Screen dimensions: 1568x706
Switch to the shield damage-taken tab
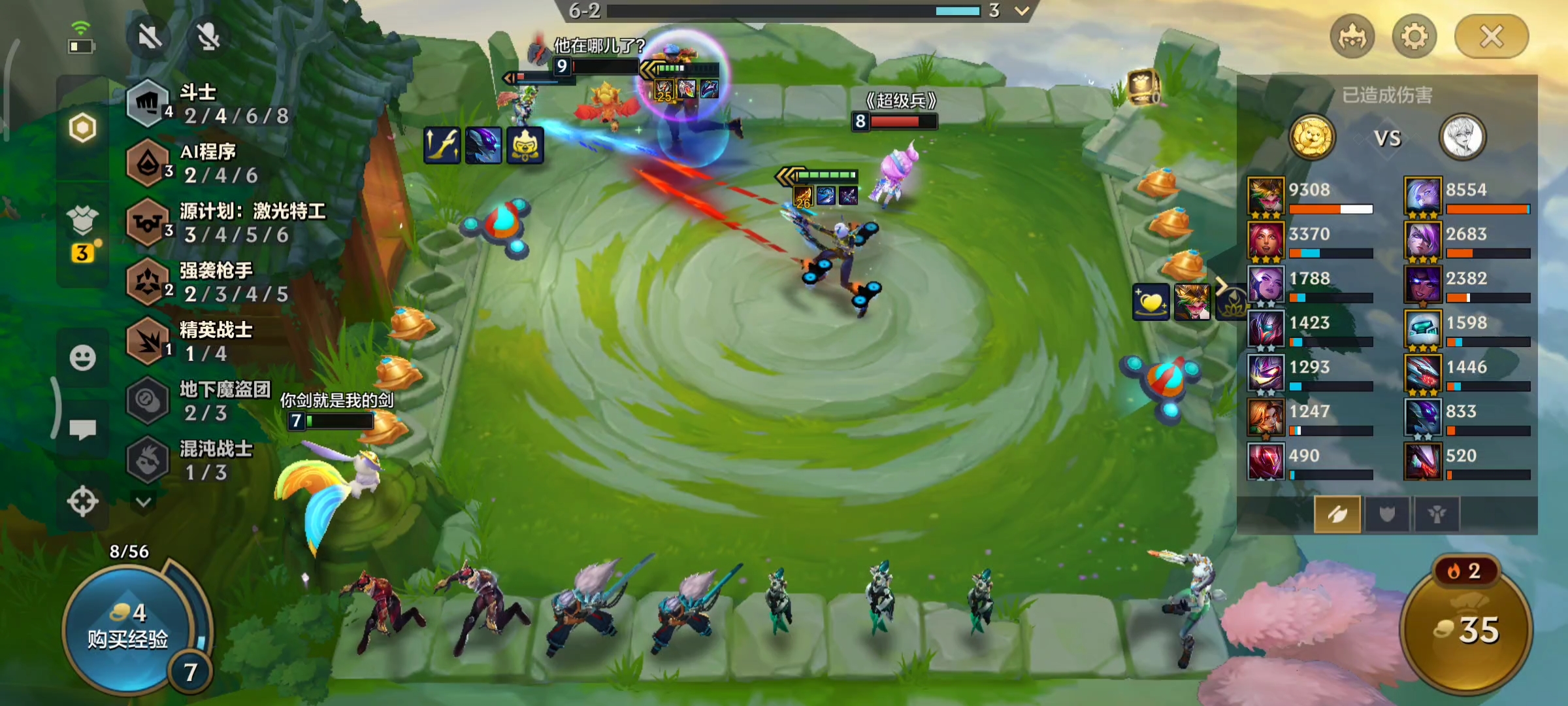point(1386,515)
